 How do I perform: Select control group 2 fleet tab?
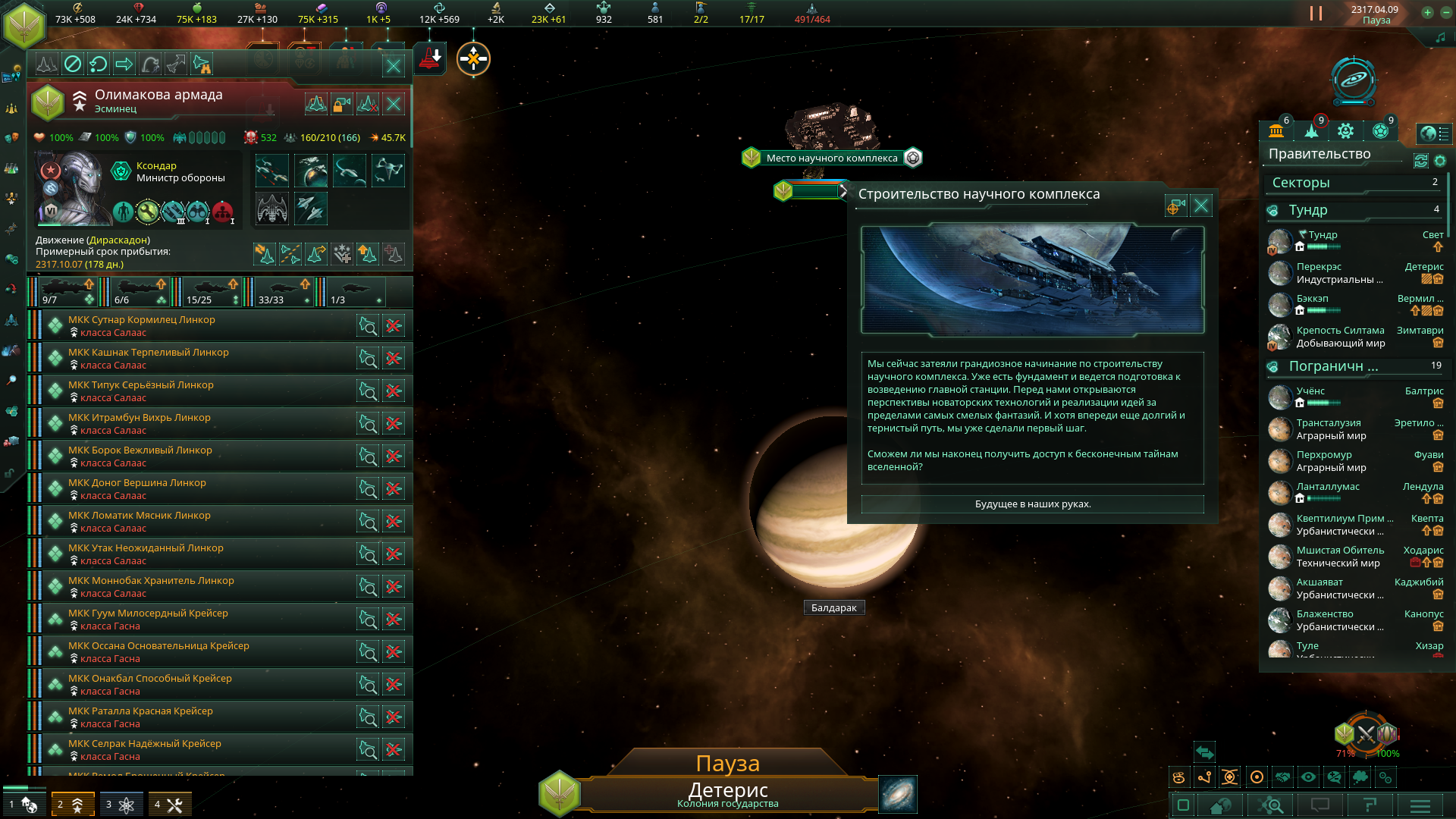(x=73, y=805)
